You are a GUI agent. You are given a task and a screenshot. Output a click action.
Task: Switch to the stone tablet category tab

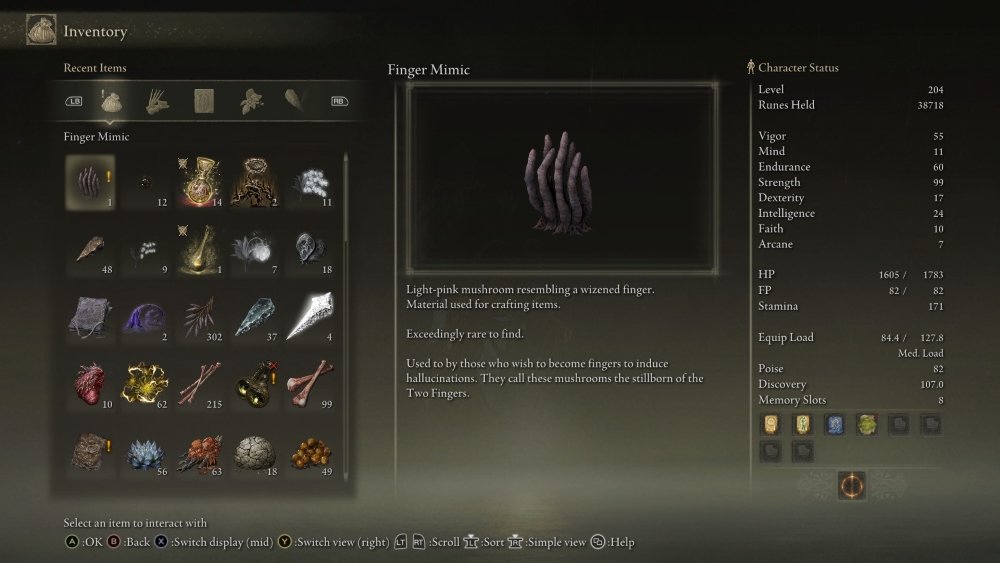coord(204,100)
